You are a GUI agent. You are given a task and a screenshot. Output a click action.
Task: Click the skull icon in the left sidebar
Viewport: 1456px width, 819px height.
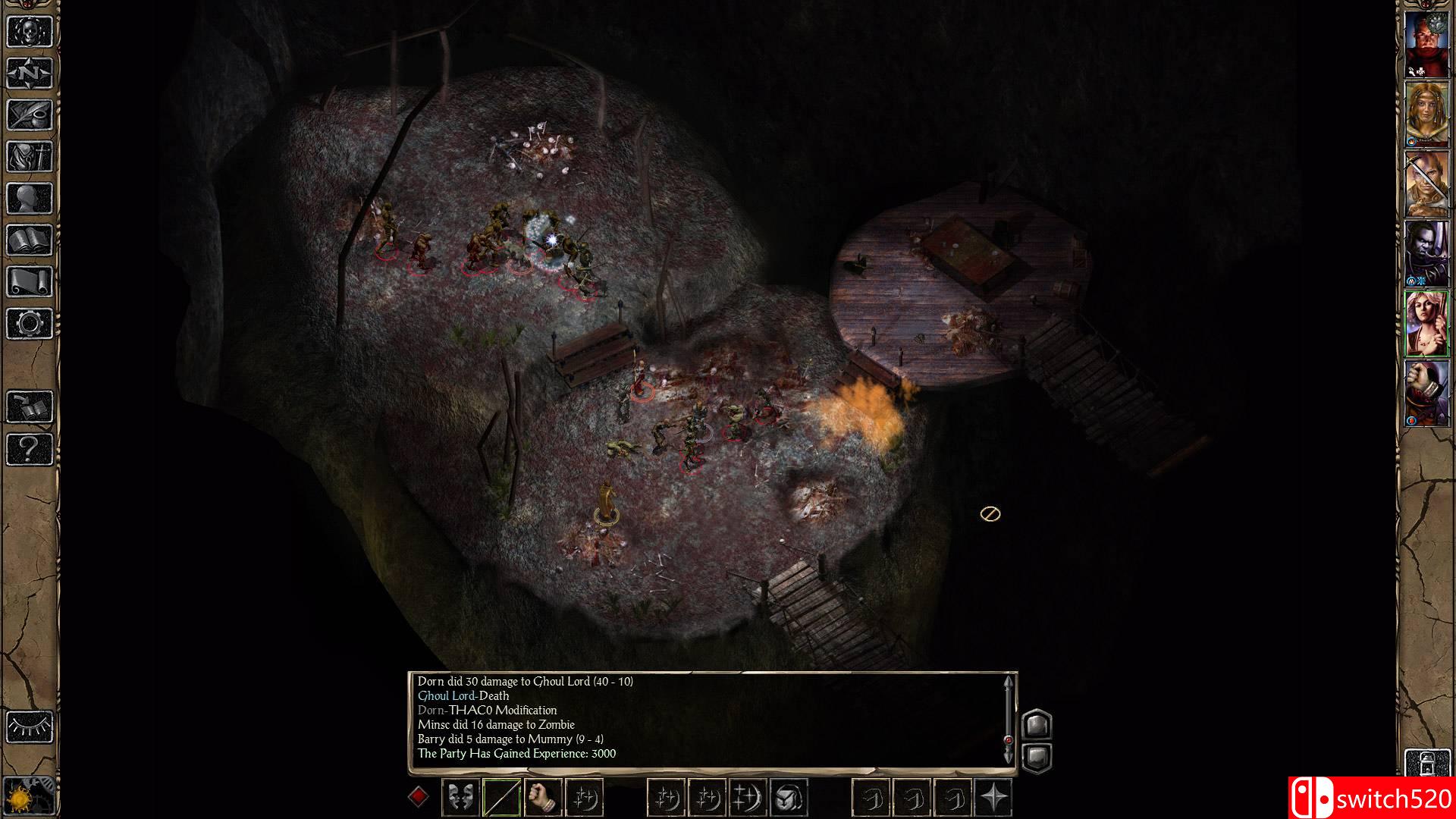pyautogui.click(x=30, y=31)
